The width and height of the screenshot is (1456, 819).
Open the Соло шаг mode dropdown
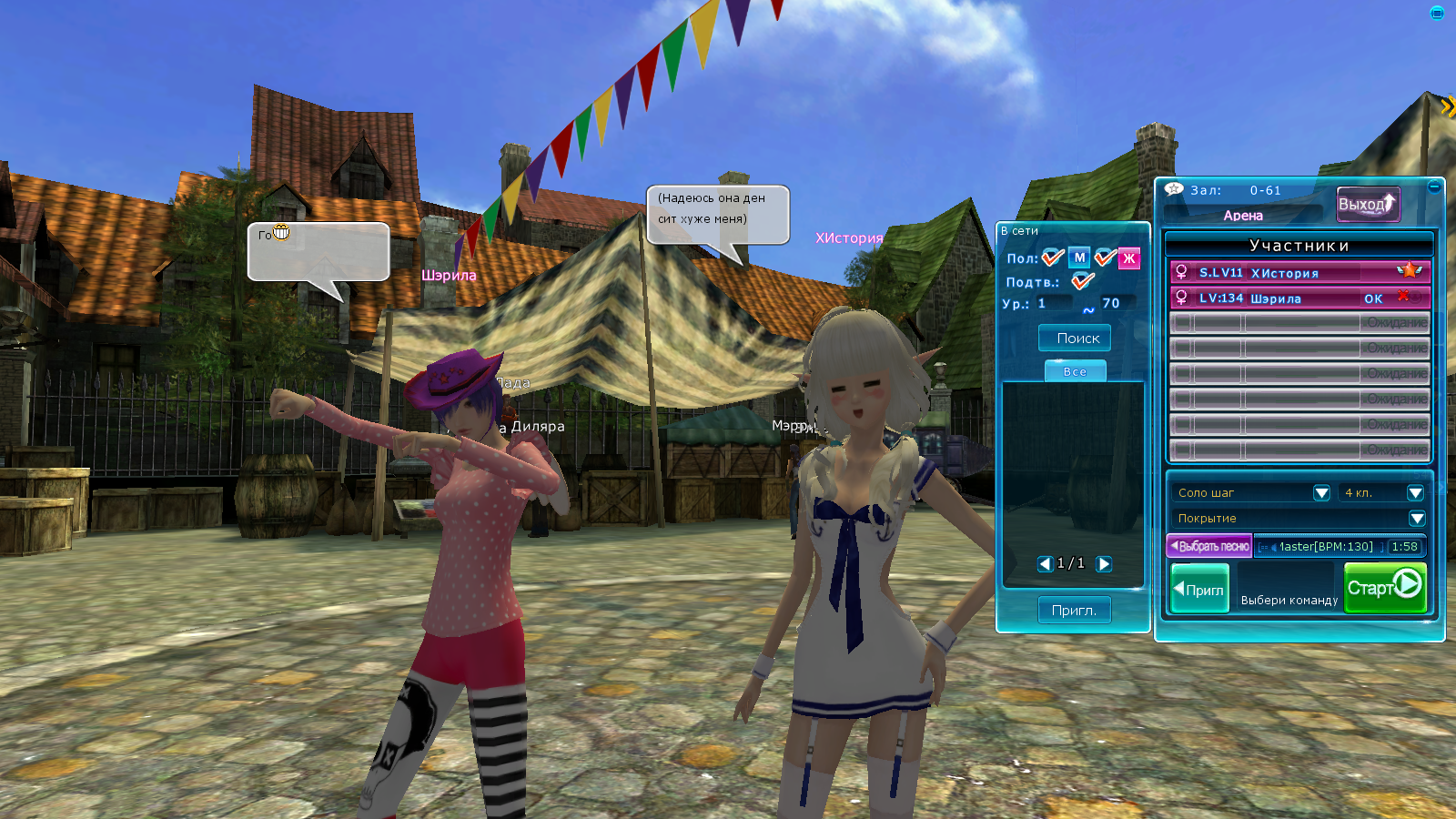click(x=1321, y=492)
